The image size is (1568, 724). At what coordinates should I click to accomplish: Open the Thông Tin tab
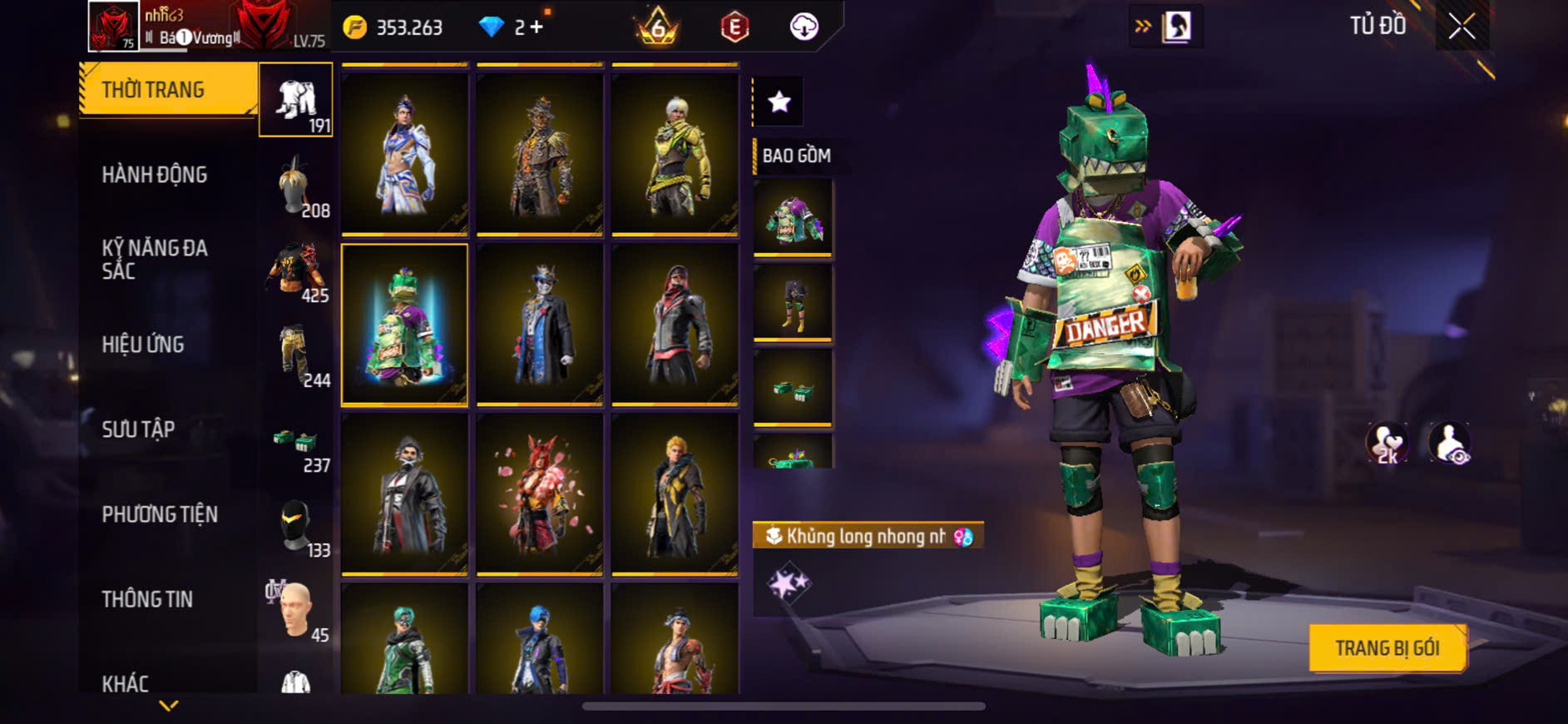click(147, 599)
